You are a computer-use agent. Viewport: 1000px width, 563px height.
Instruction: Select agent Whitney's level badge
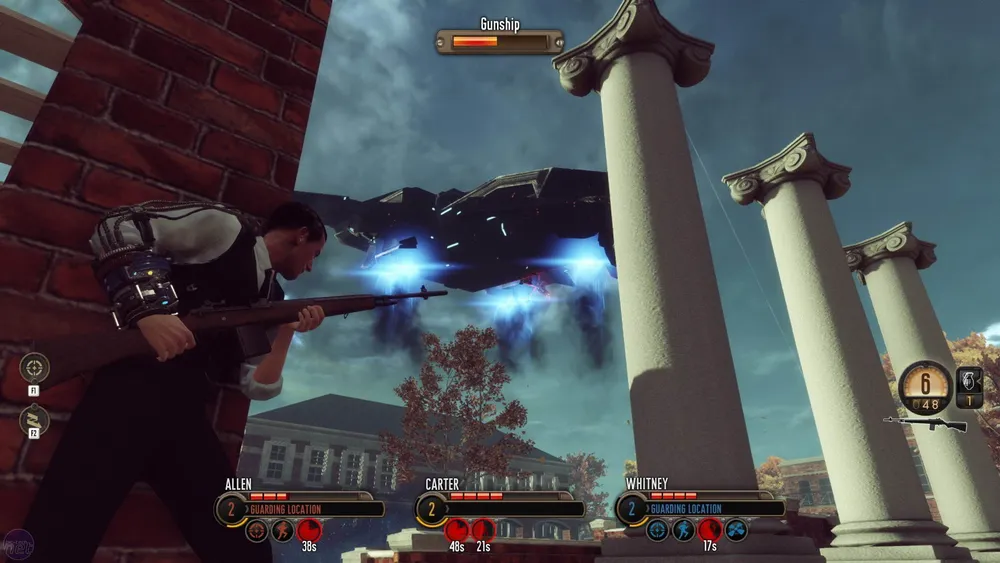coord(632,508)
